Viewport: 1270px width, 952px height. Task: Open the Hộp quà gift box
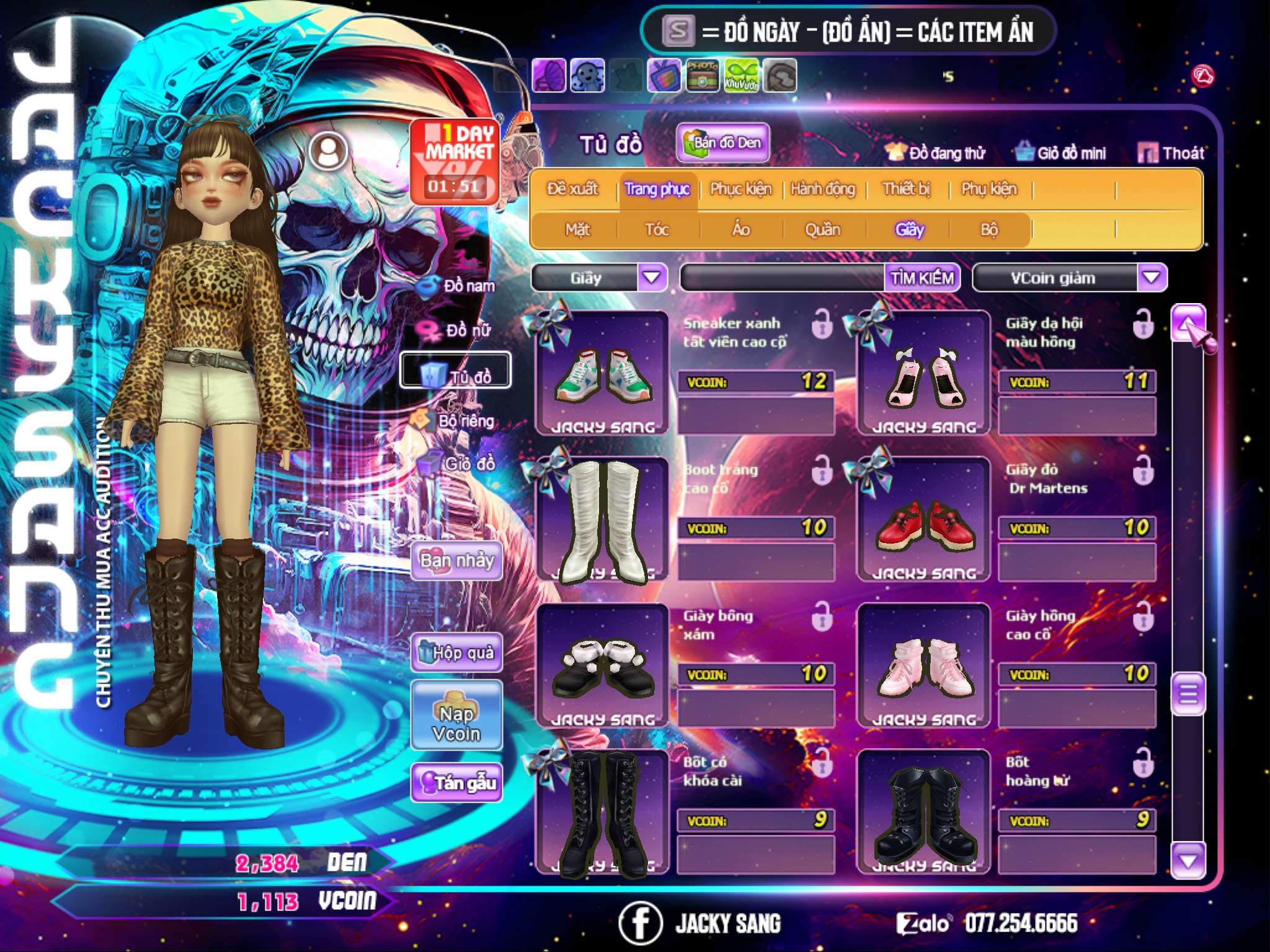click(x=457, y=653)
